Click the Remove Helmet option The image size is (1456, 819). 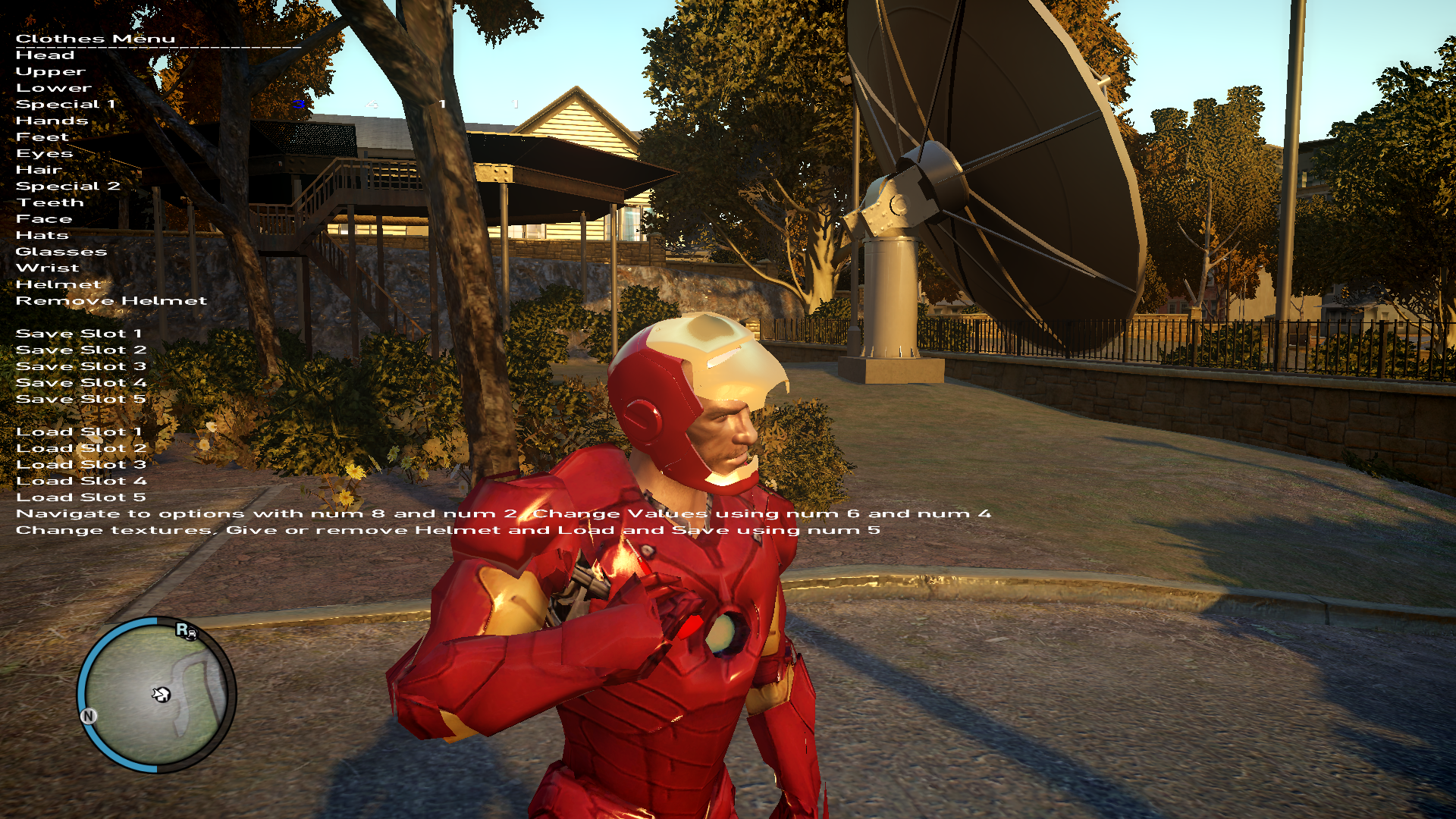(x=111, y=301)
